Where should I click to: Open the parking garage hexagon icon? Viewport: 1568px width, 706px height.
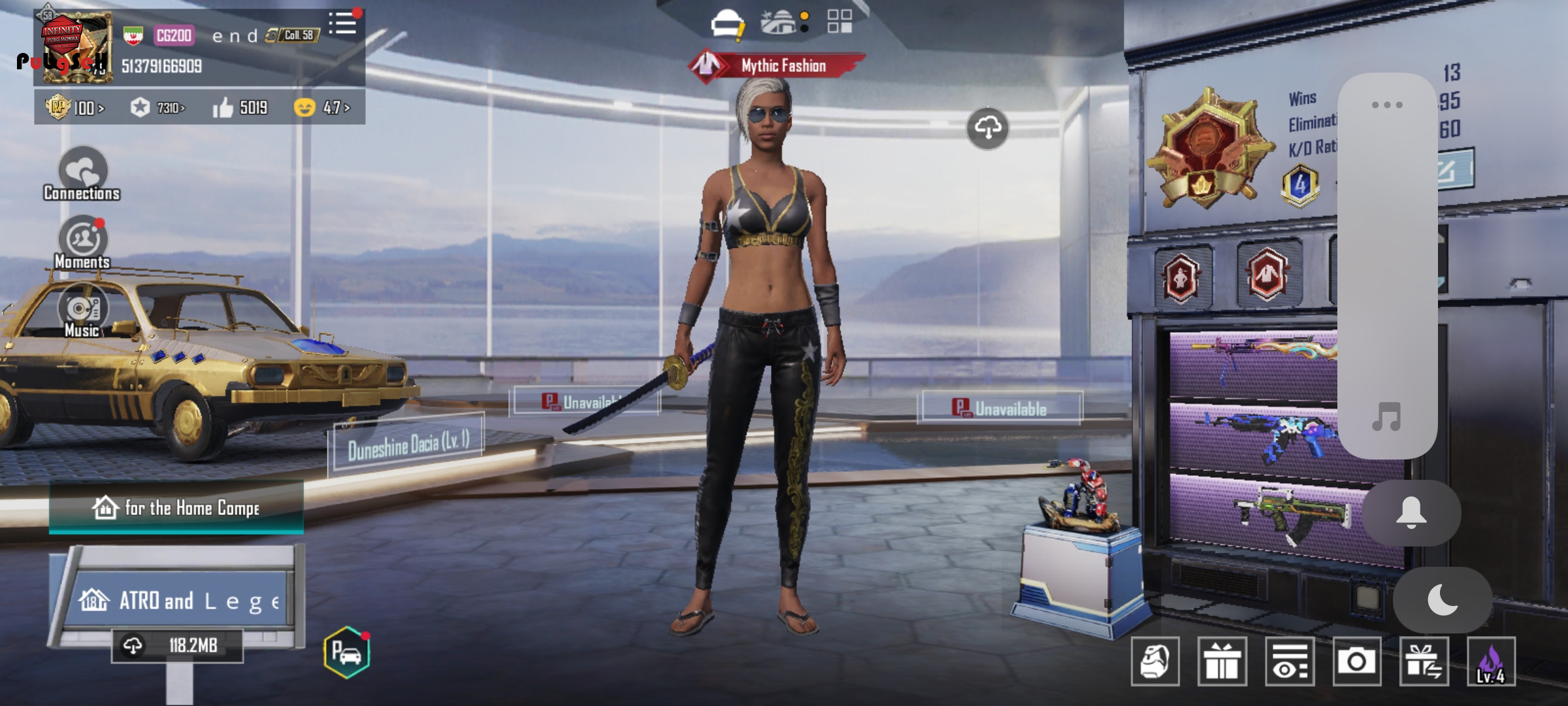point(346,652)
